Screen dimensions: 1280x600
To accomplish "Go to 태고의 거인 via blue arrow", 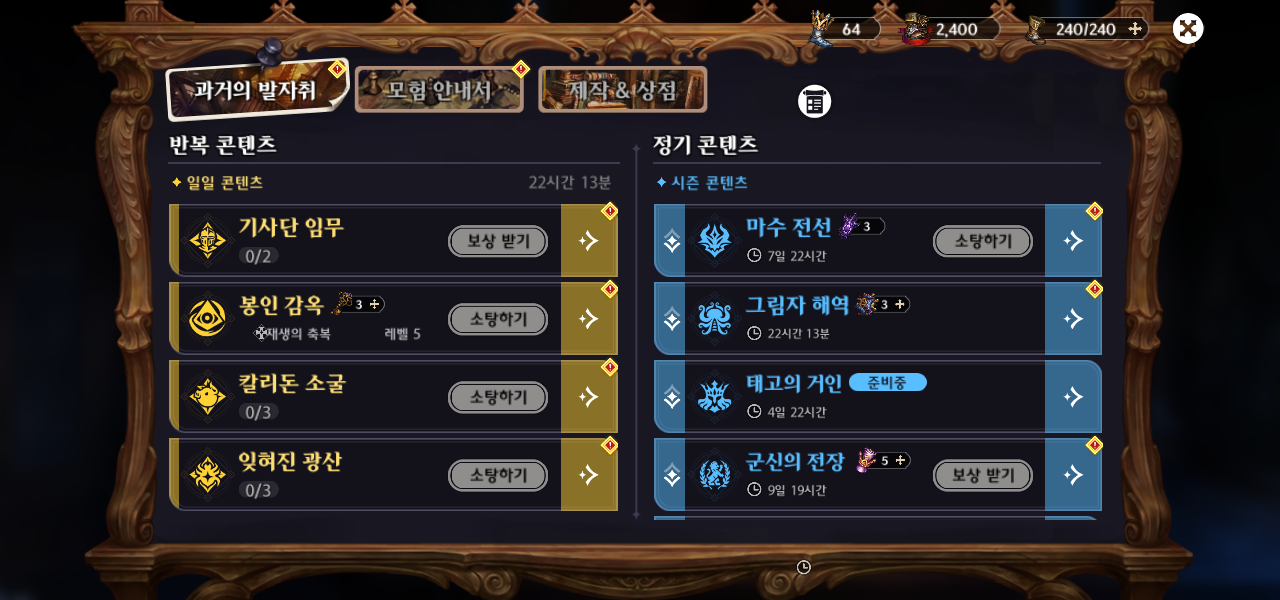I will click(1073, 397).
